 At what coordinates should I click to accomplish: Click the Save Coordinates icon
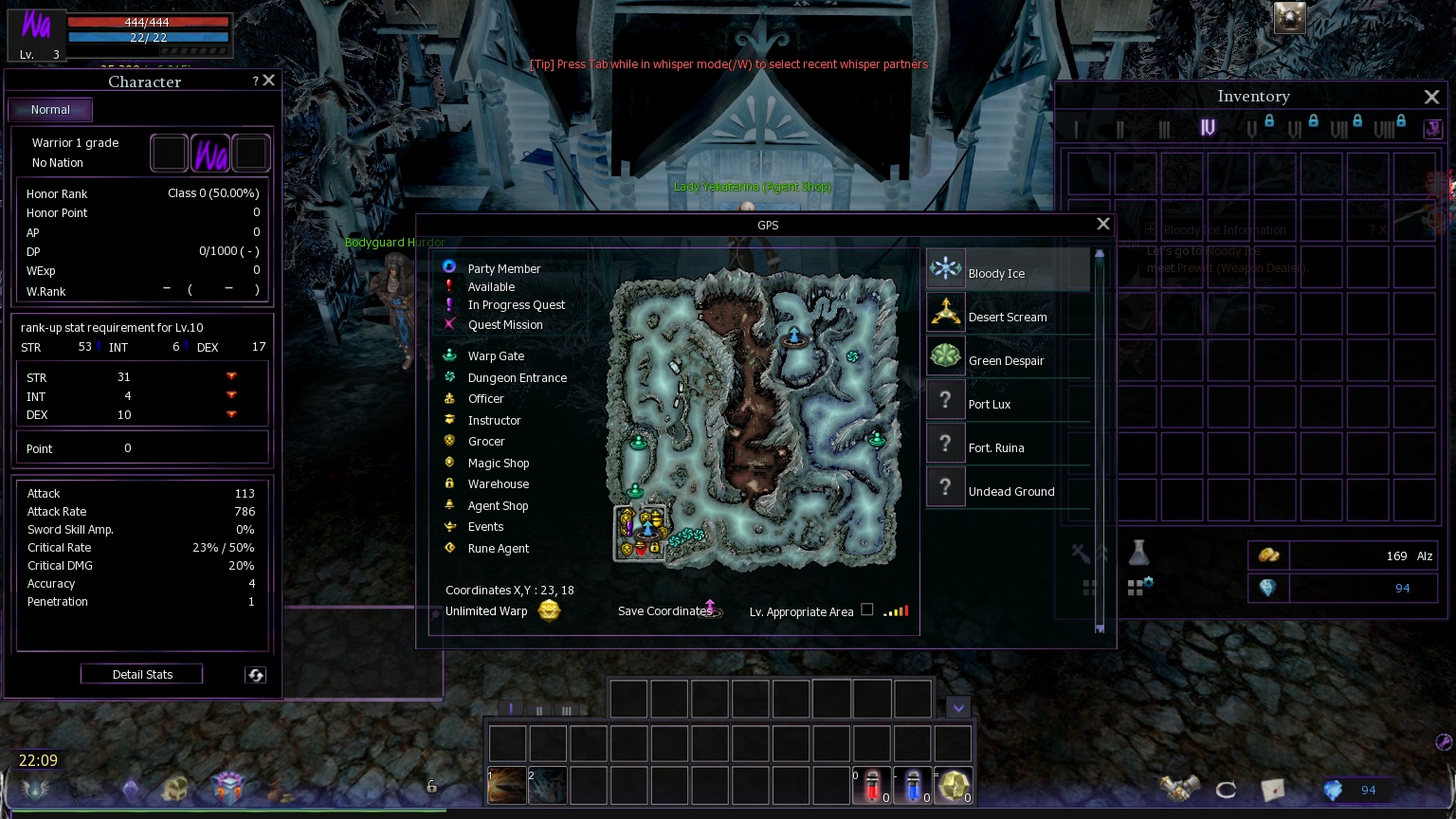pos(711,609)
